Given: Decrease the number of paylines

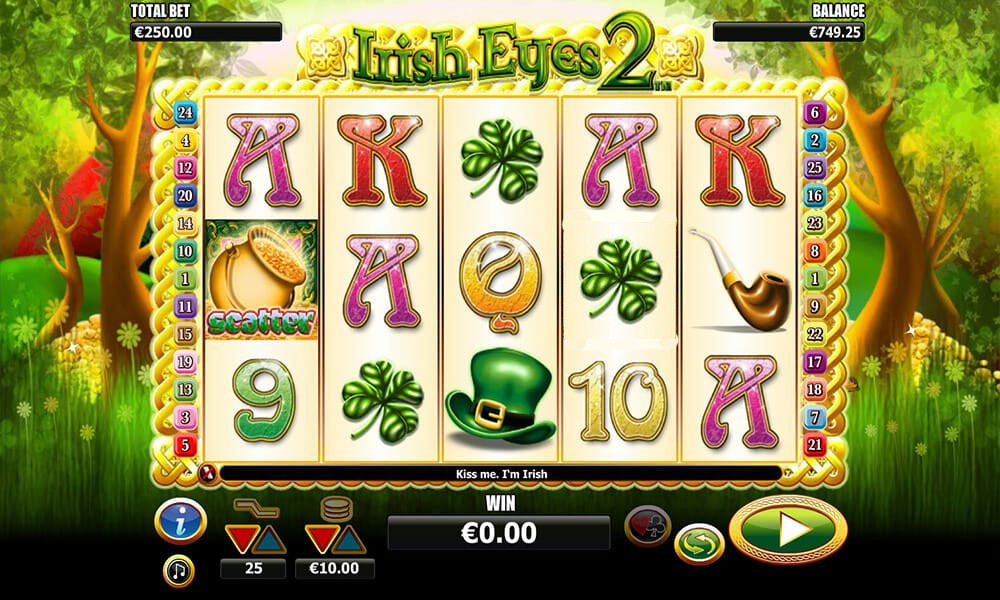Looking at the screenshot, I should 240,540.
